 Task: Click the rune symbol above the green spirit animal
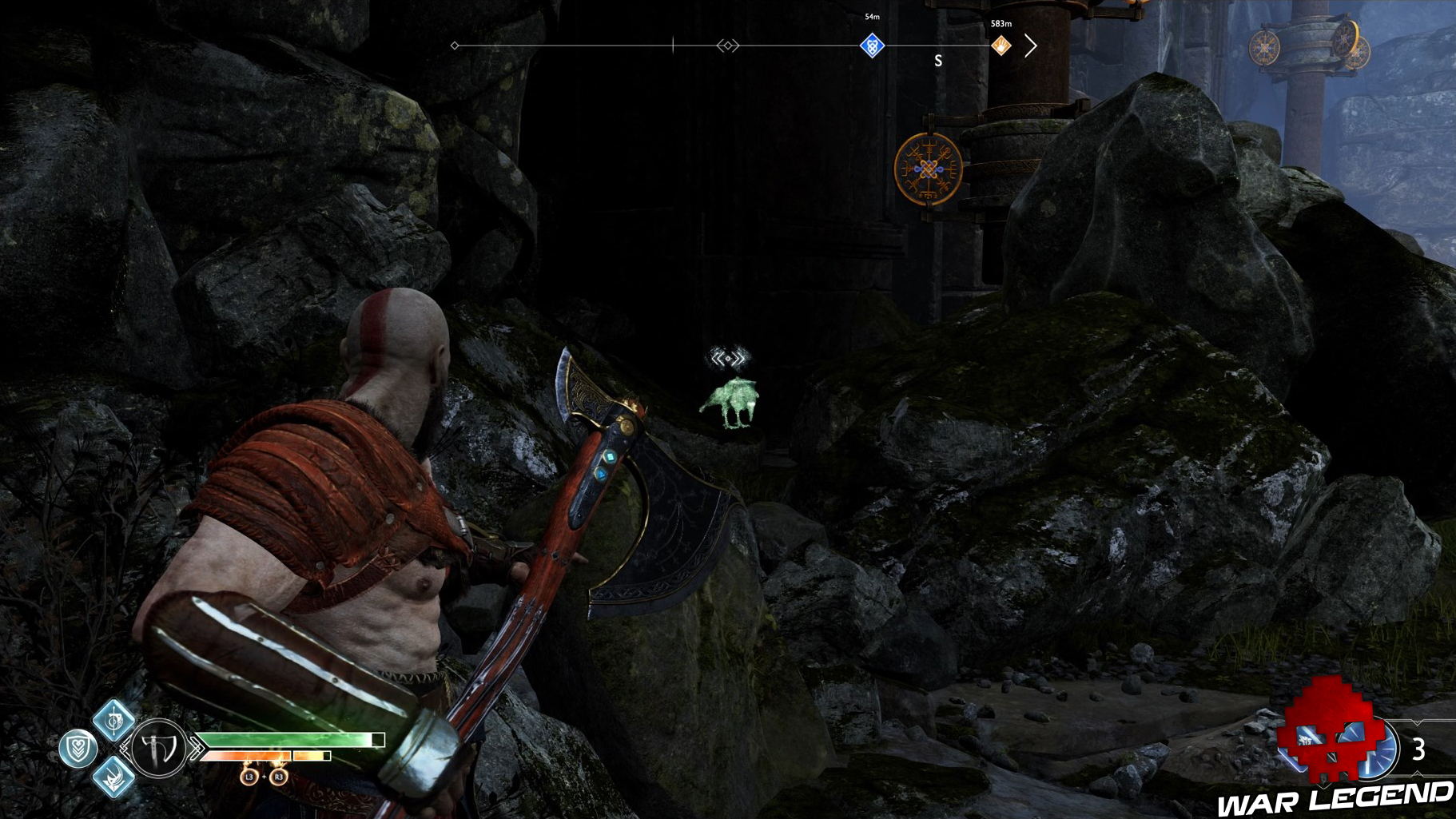729,359
